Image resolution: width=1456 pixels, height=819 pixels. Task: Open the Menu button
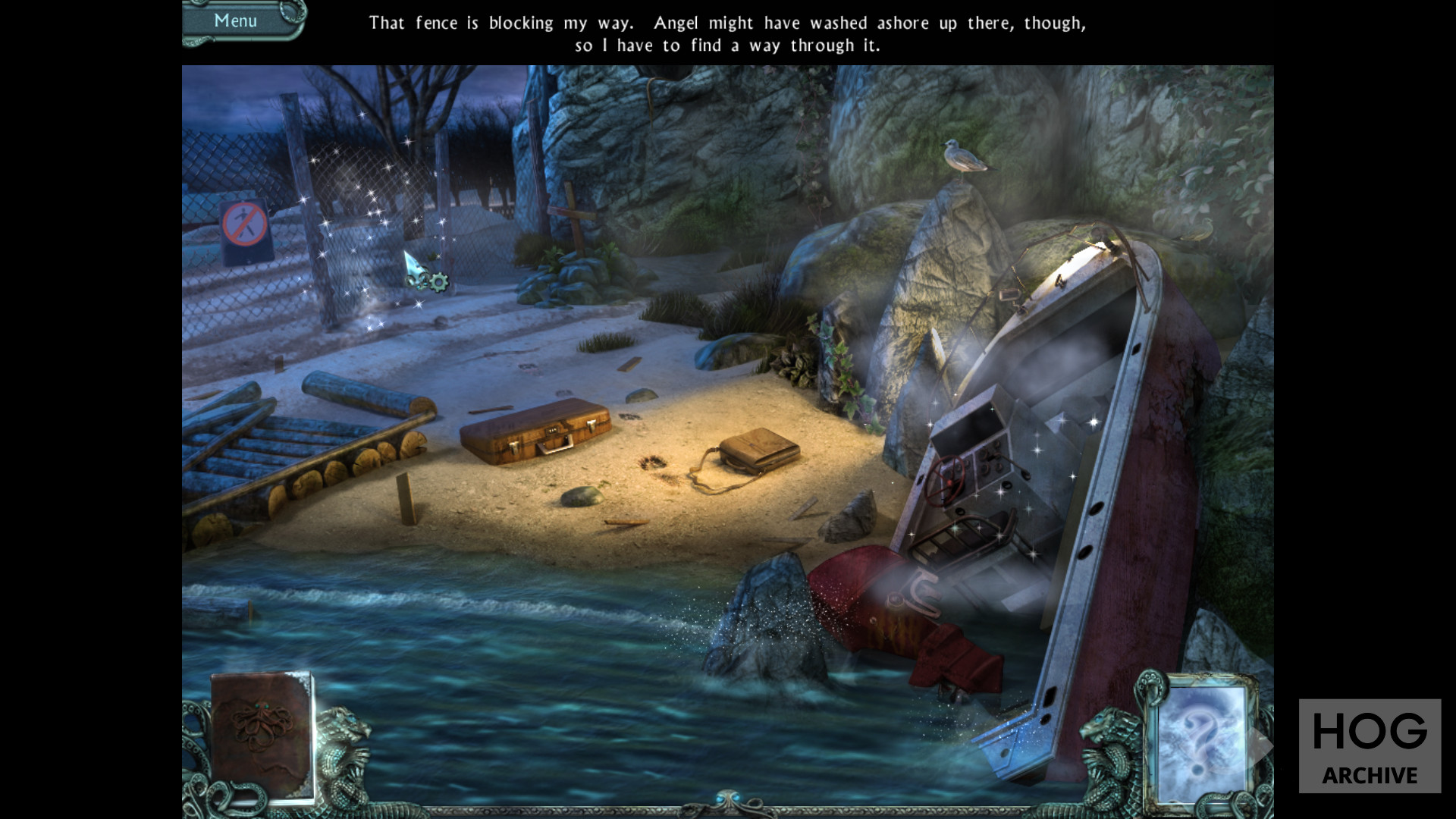pos(236,20)
